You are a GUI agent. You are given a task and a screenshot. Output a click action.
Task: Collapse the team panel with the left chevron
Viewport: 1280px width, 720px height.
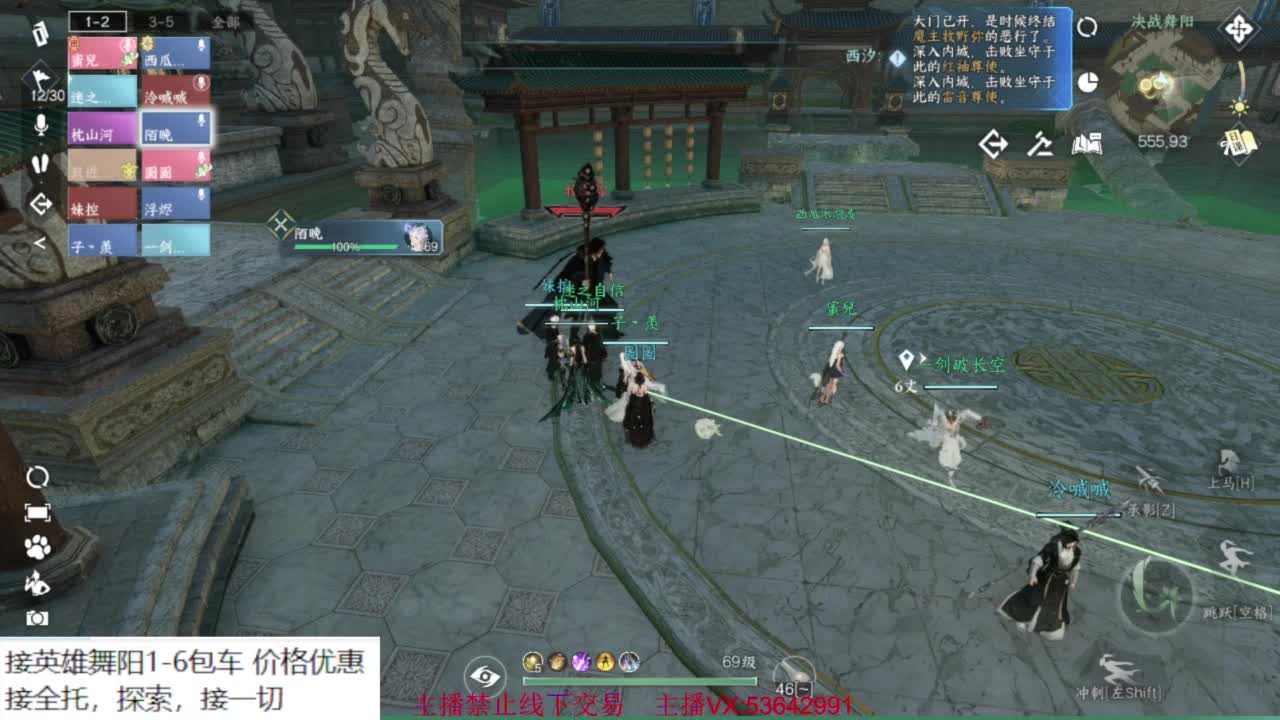(x=40, y=240)
